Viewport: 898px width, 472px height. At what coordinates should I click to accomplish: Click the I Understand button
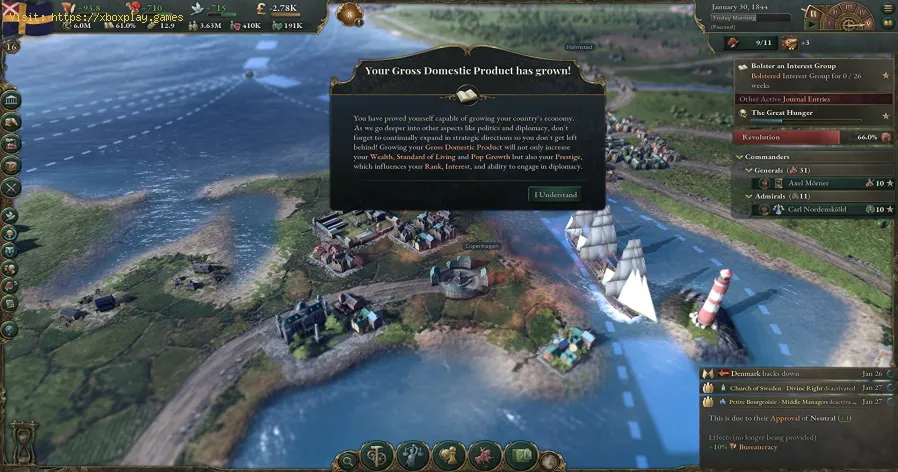tap(554, 194)
